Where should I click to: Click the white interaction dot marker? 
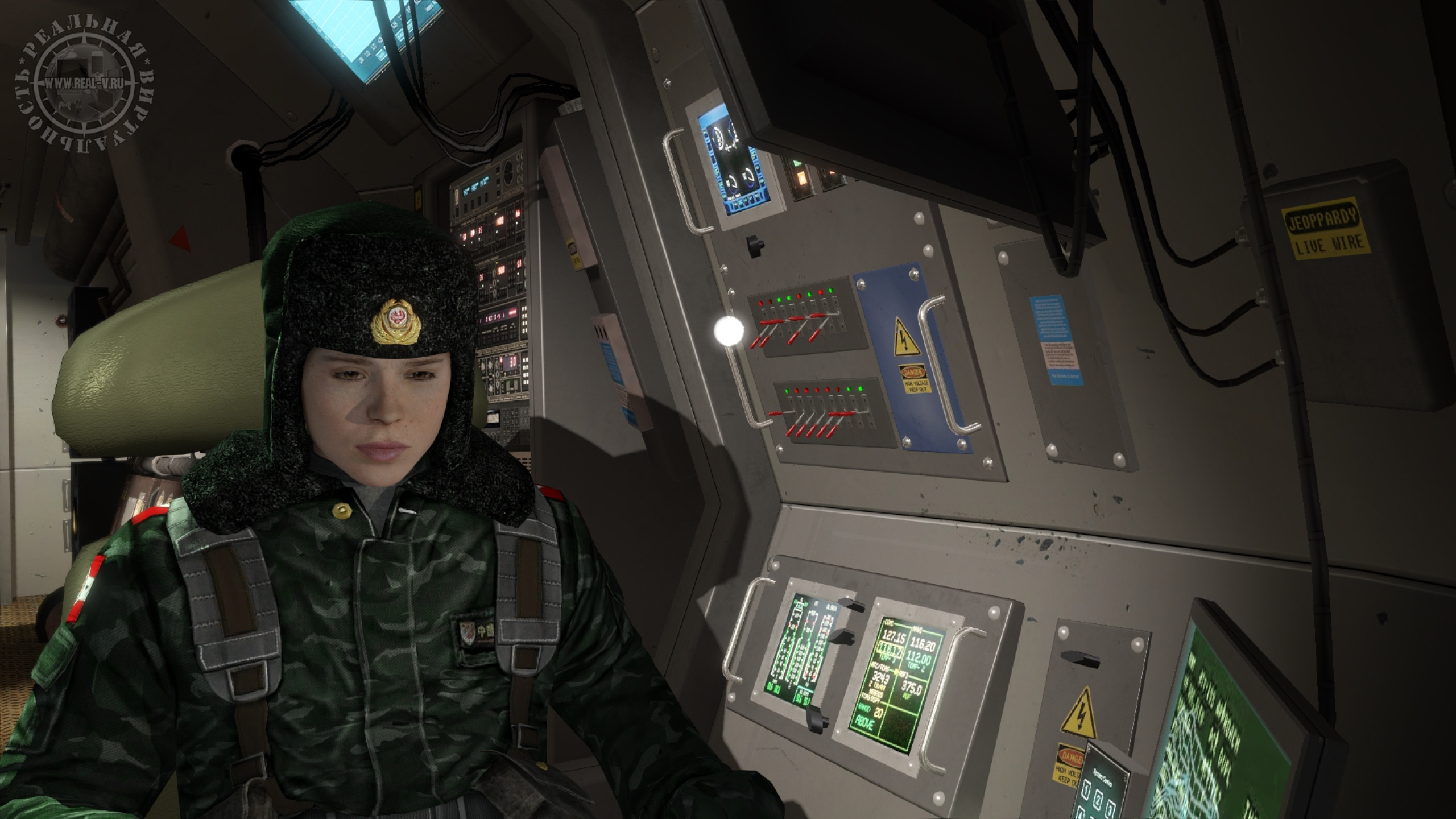tap(729, 330)
